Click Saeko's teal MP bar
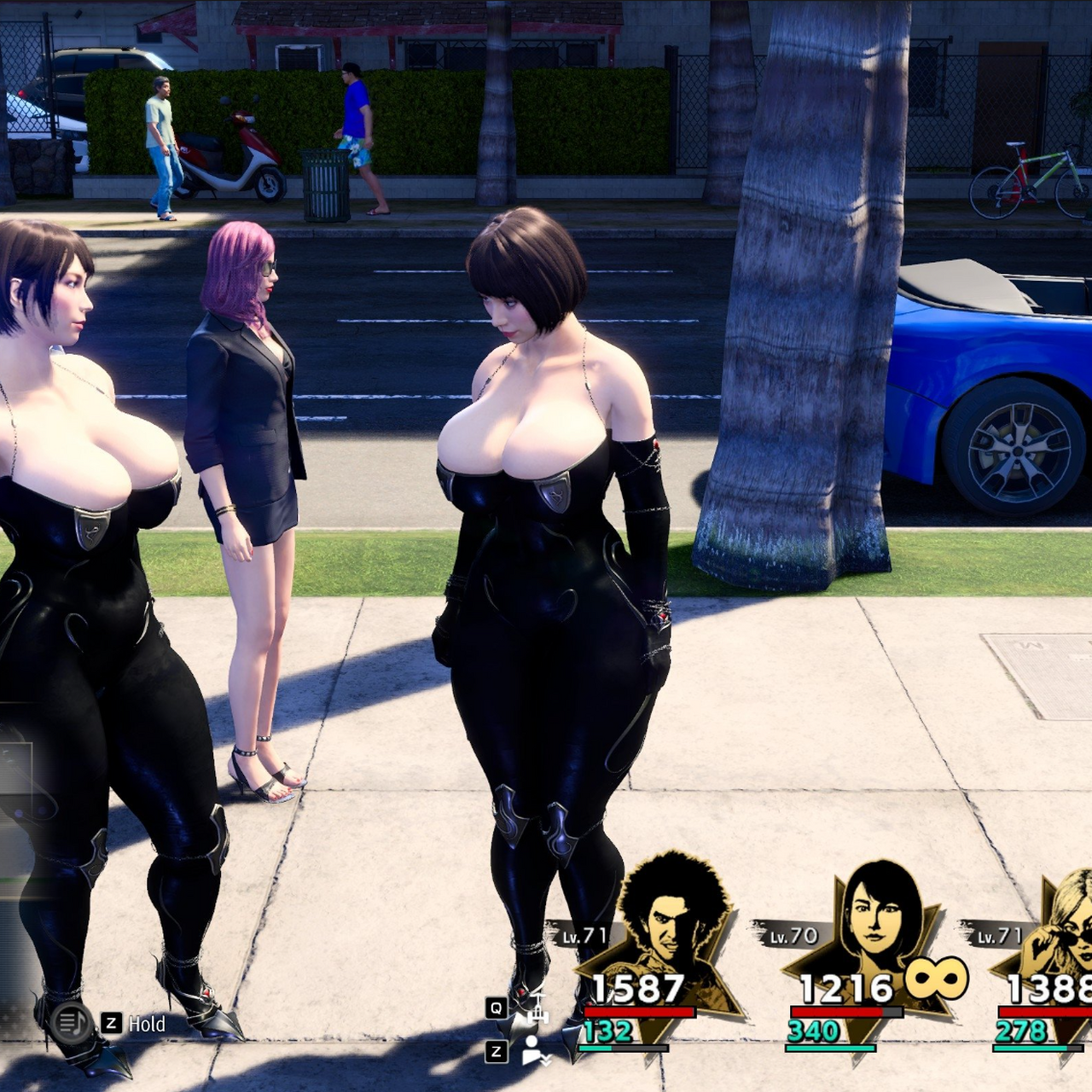 point(830,1048)
